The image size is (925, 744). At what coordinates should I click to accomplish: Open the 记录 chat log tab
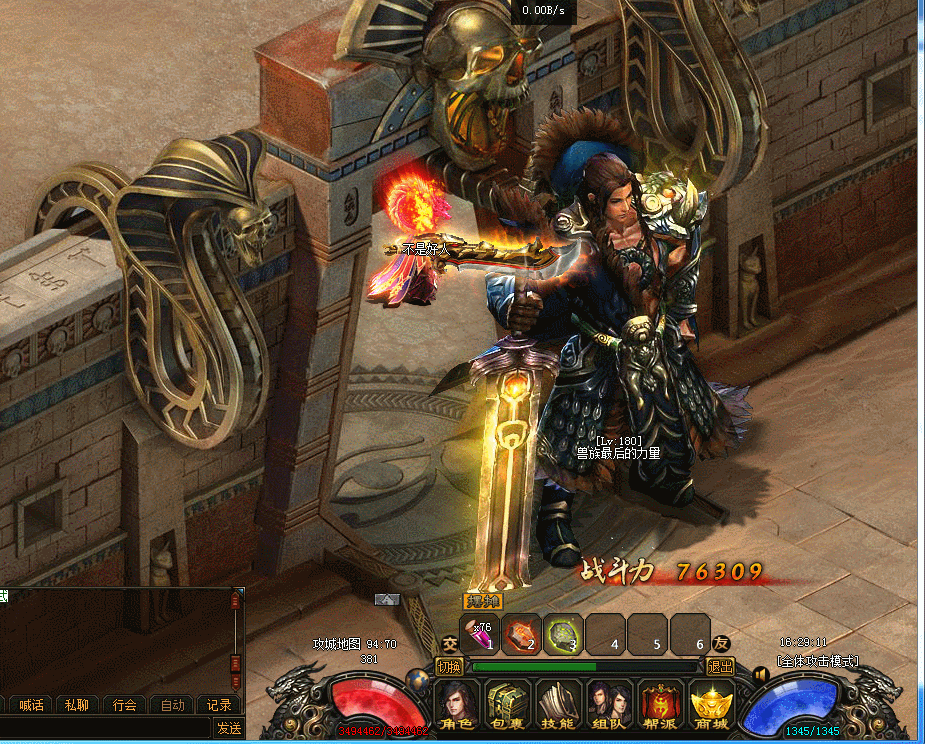(x=219, y=705)
